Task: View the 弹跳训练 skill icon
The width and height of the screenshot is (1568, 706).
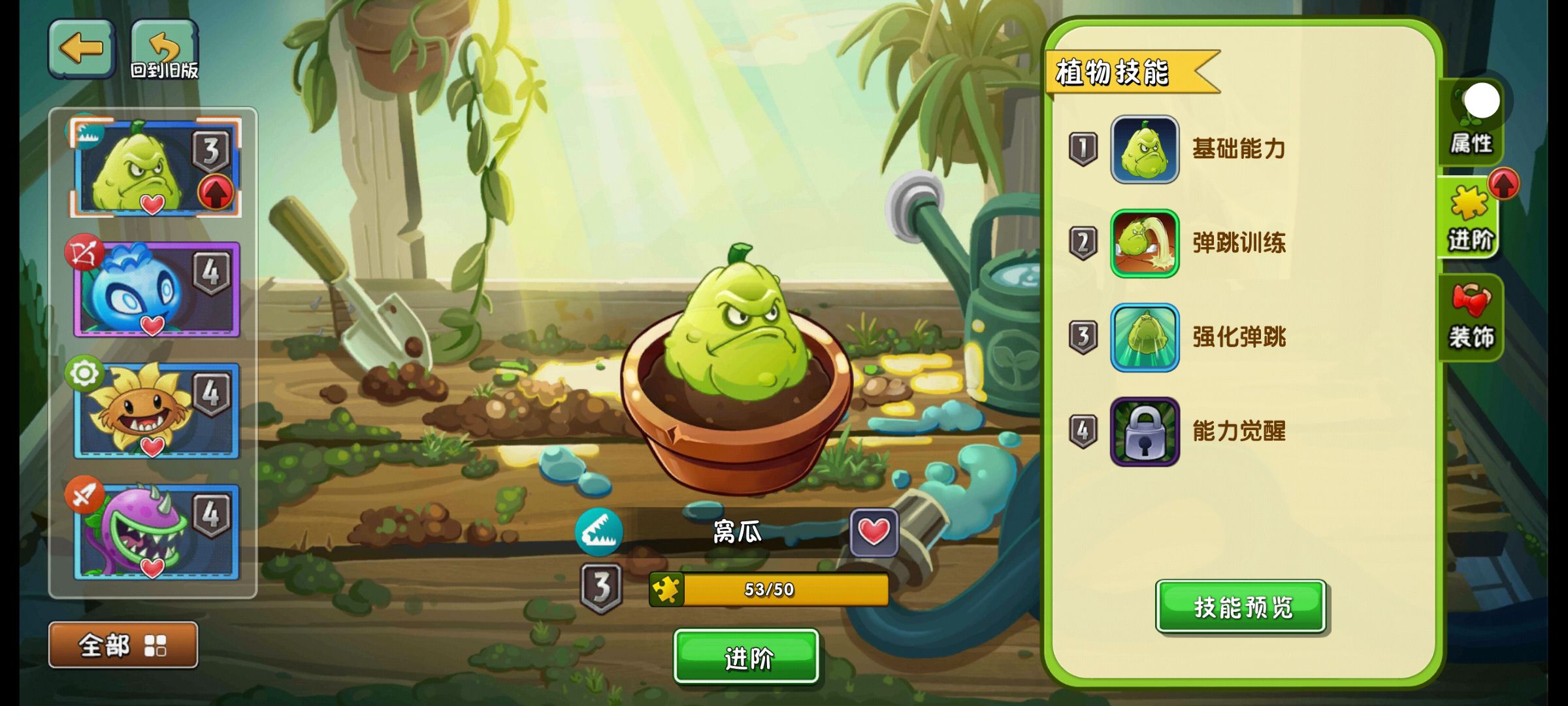Action: click(x=1145, y=243)
